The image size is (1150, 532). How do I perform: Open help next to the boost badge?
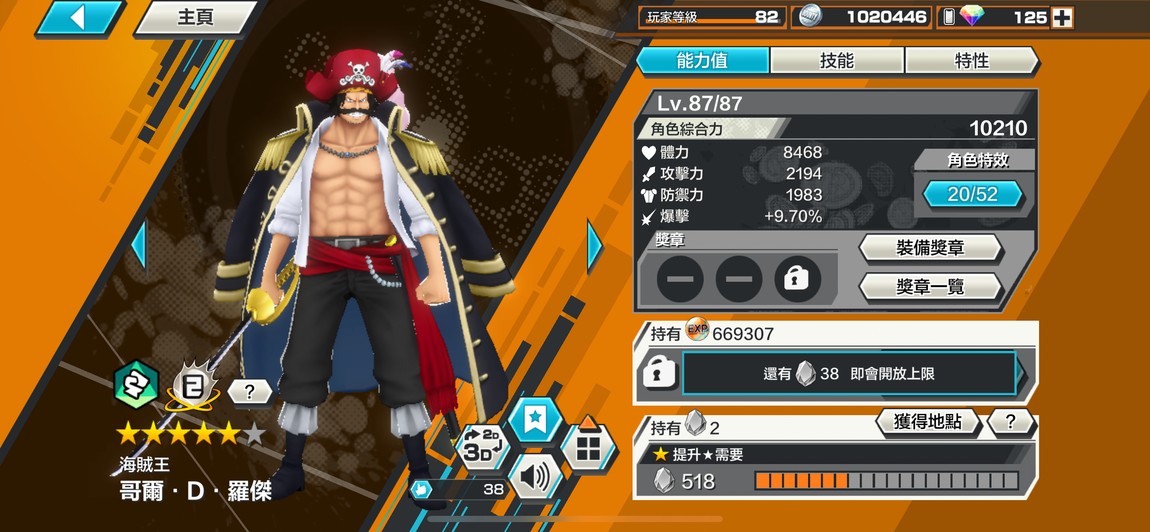(249, 392)
